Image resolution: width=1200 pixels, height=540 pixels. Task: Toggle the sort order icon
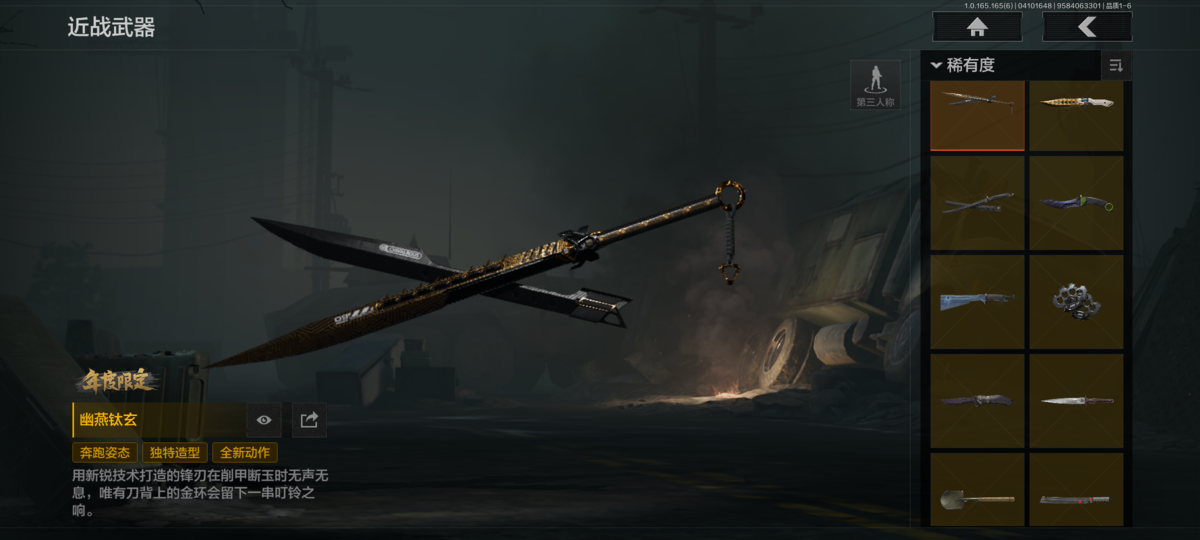coord(1116,66)
